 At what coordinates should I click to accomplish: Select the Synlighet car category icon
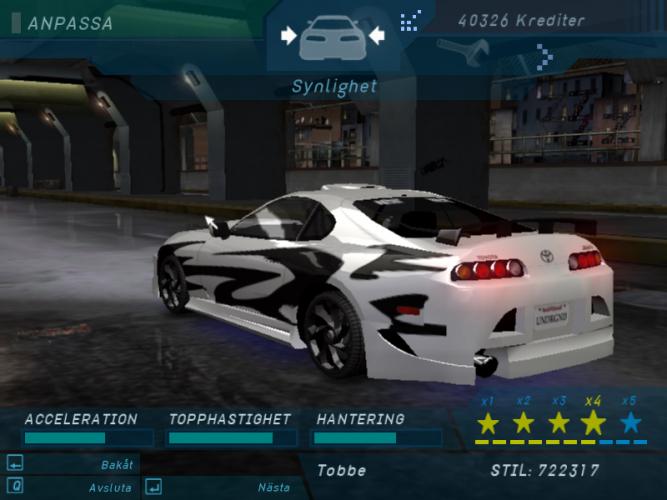[x=333, y=37]
